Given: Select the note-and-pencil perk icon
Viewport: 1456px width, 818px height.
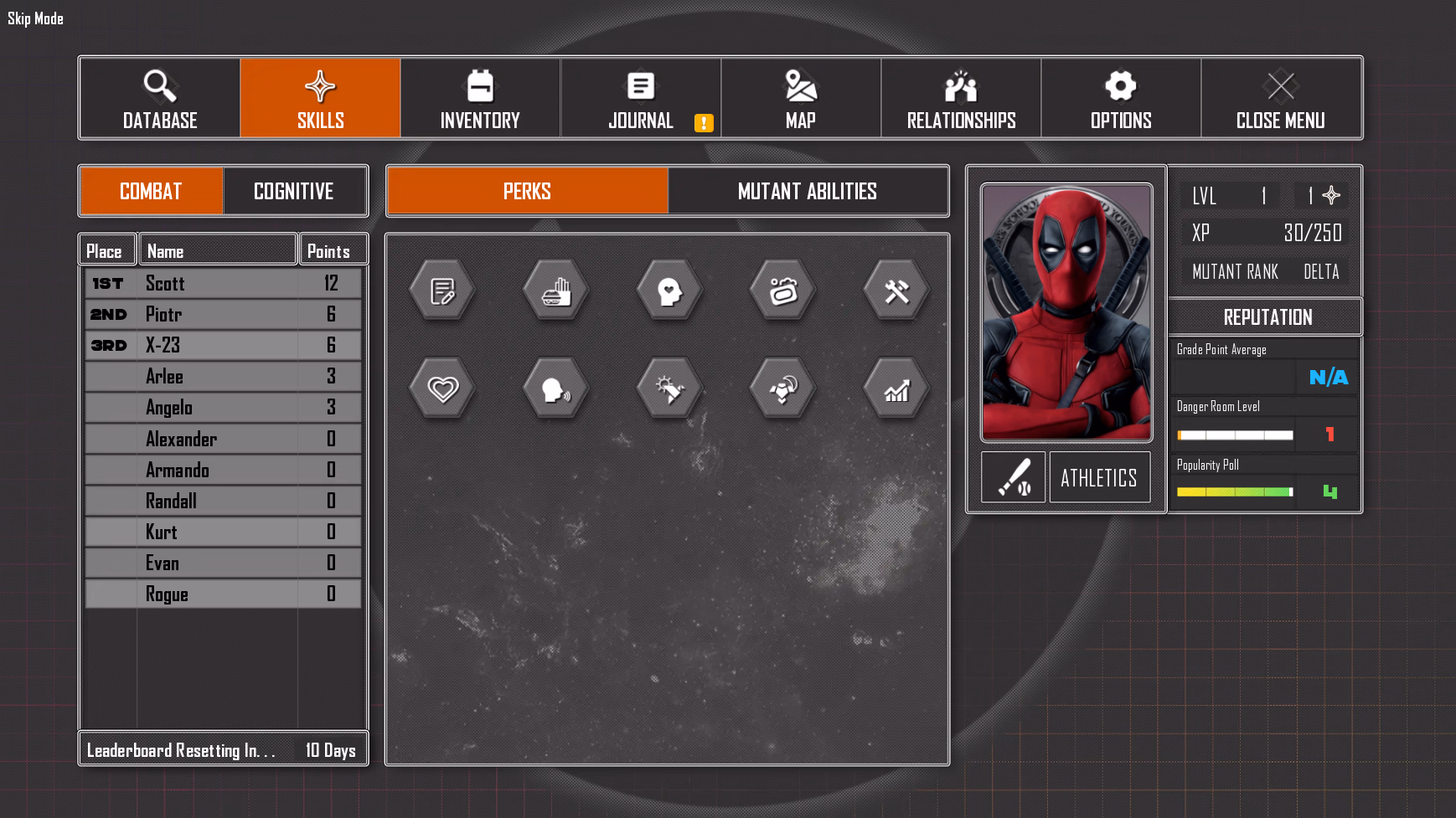Looking at the screenshot, I should 442,291.
